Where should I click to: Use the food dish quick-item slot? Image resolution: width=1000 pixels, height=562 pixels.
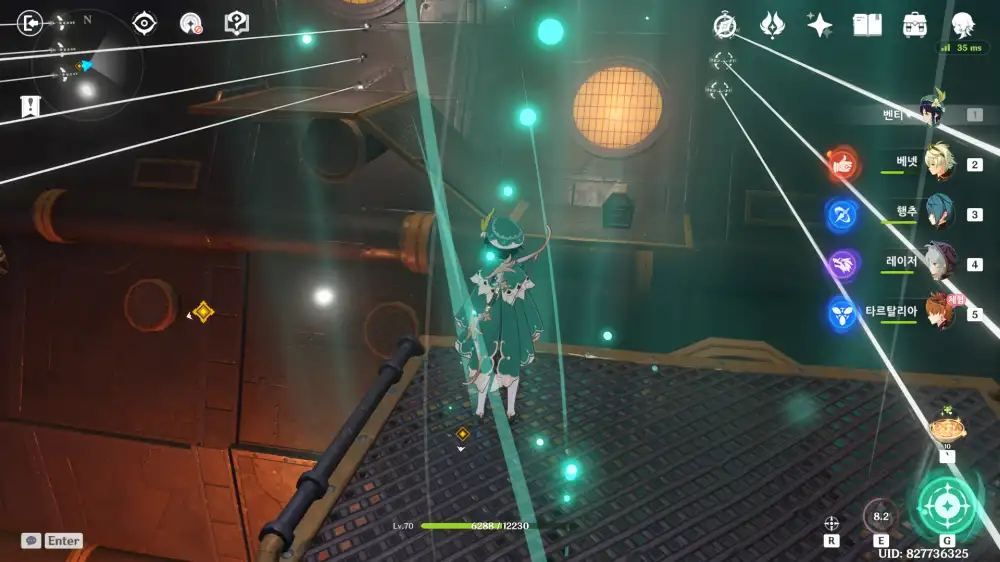click(946, 428)
